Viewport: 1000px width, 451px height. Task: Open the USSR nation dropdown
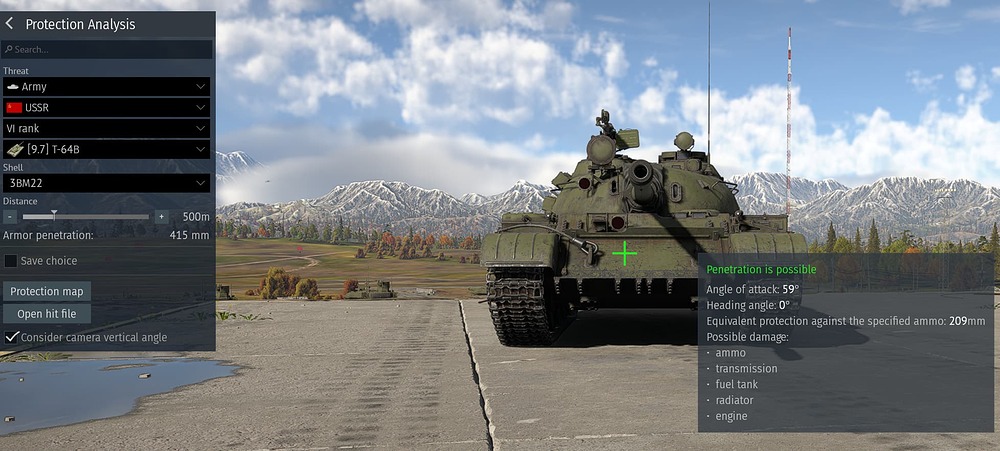point(106,107)
